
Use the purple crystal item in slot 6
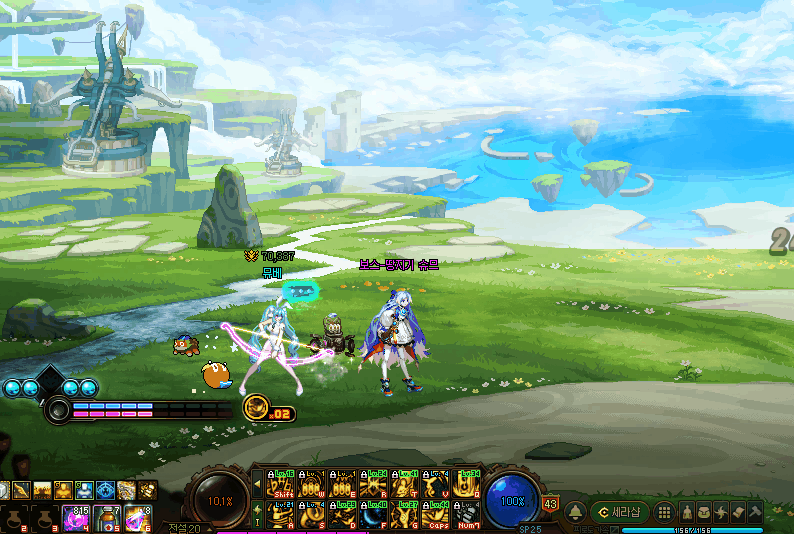pos(138,518)
